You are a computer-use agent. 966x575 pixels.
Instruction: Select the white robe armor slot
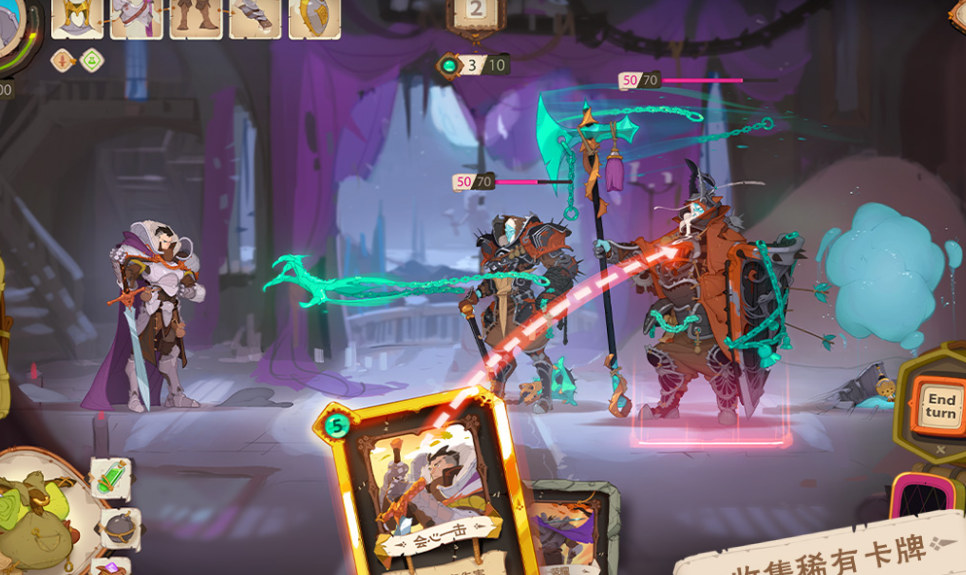pyautogui.click(x=136, y=17)
